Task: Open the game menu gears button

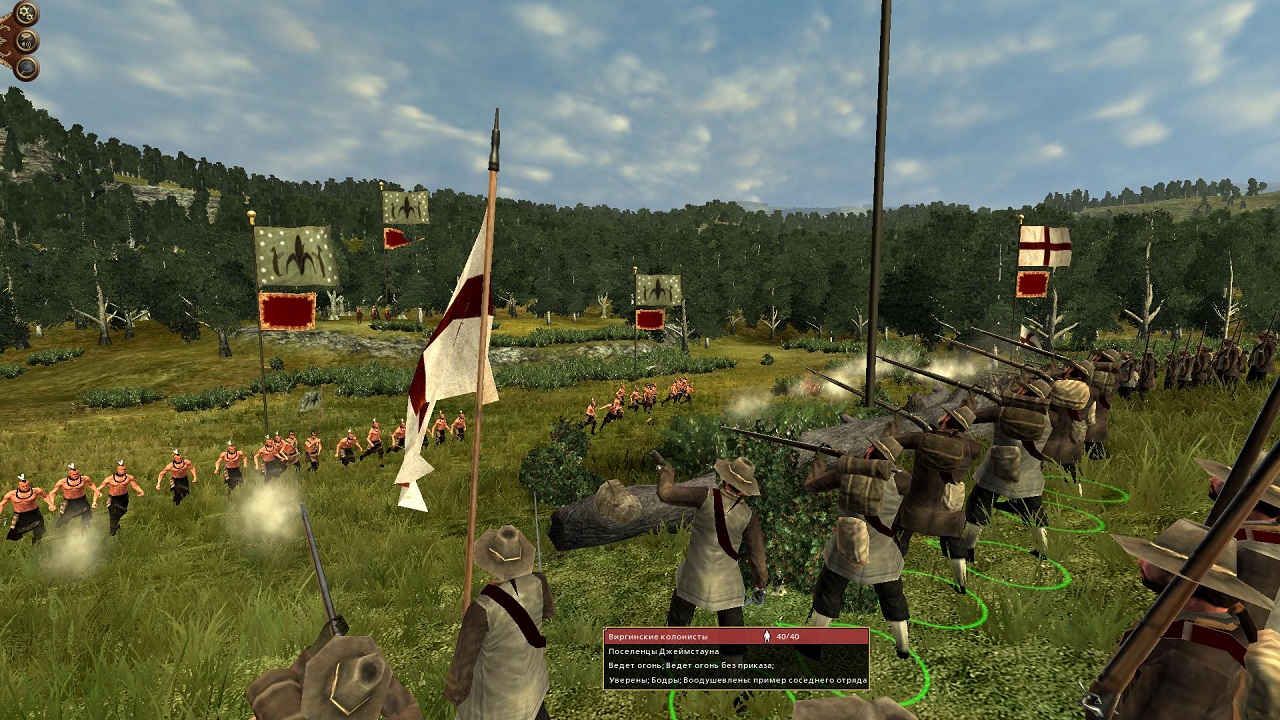Action: point(26,14)
